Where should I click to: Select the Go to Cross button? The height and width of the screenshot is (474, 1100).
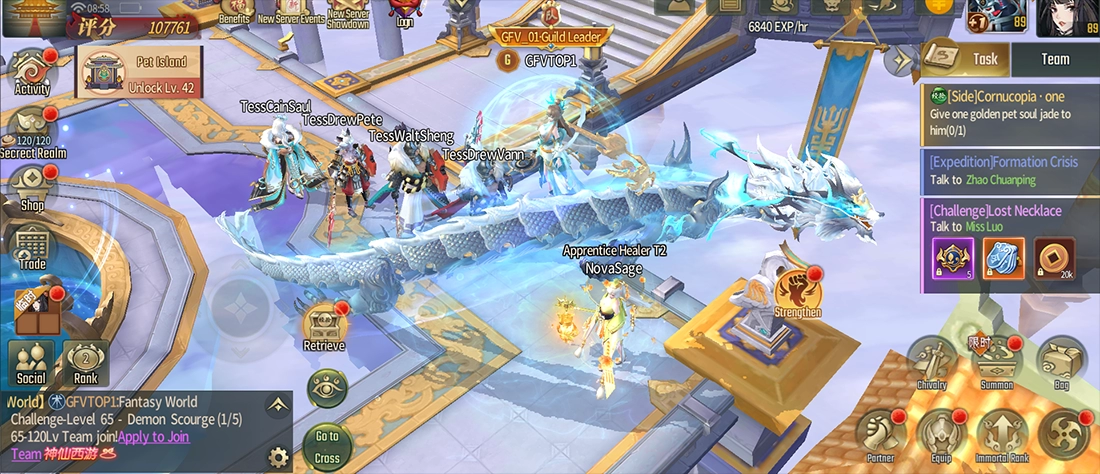327,446
